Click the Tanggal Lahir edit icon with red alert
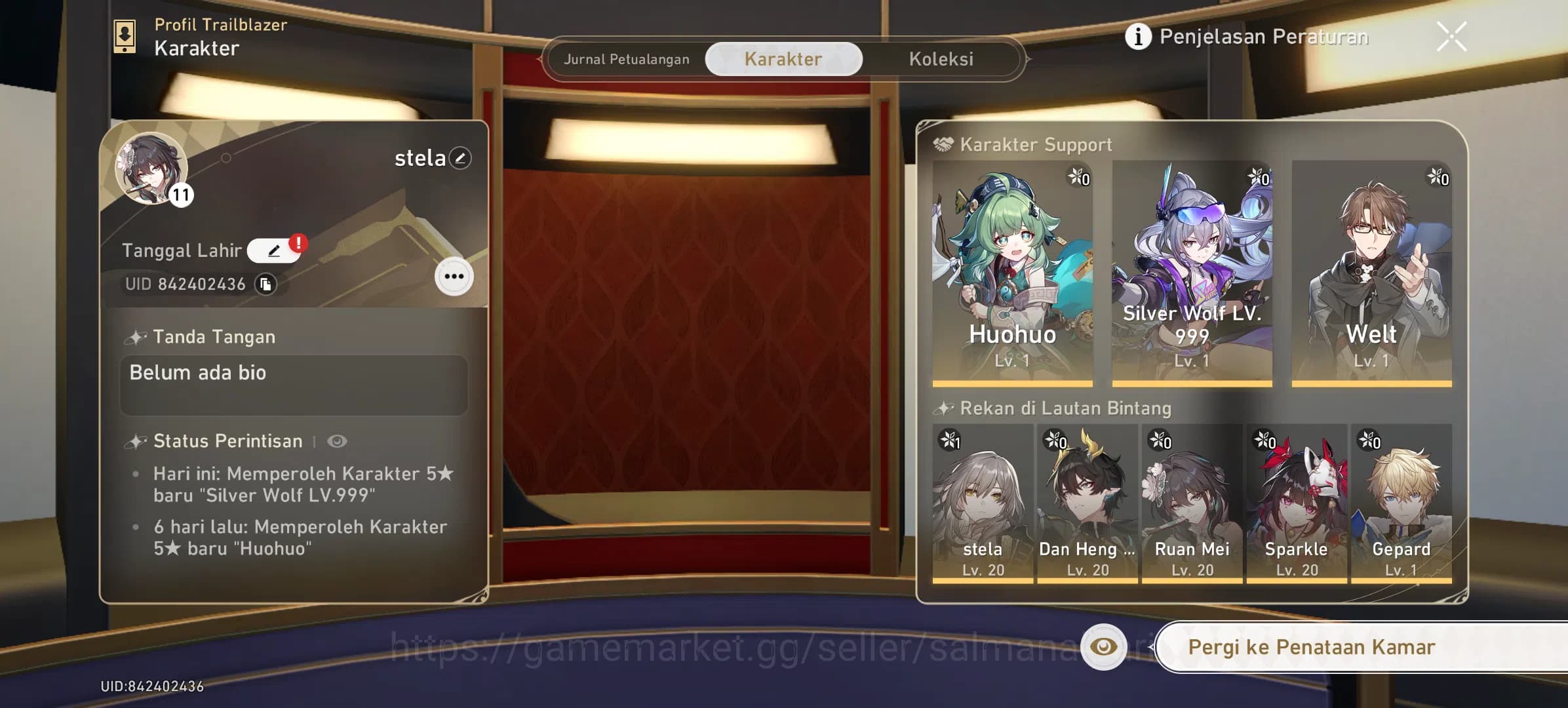Image resolution: width=1568 pixels, height=708 pixels. (275, 250)
